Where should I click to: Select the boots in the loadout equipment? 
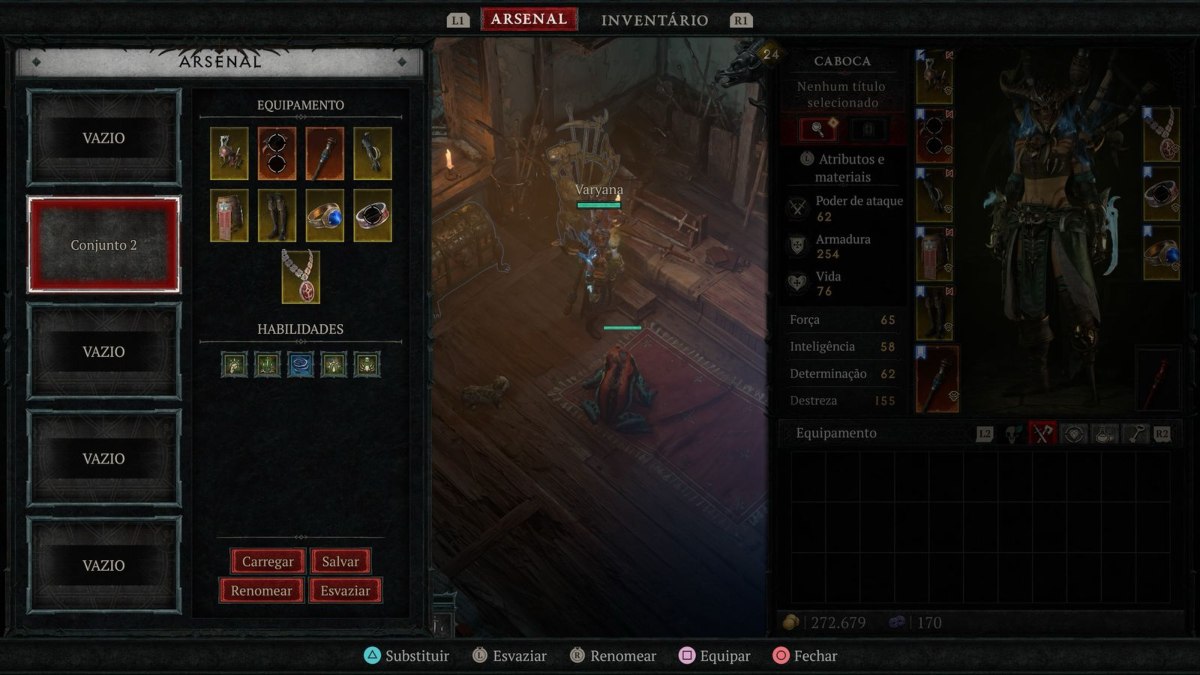277,215
